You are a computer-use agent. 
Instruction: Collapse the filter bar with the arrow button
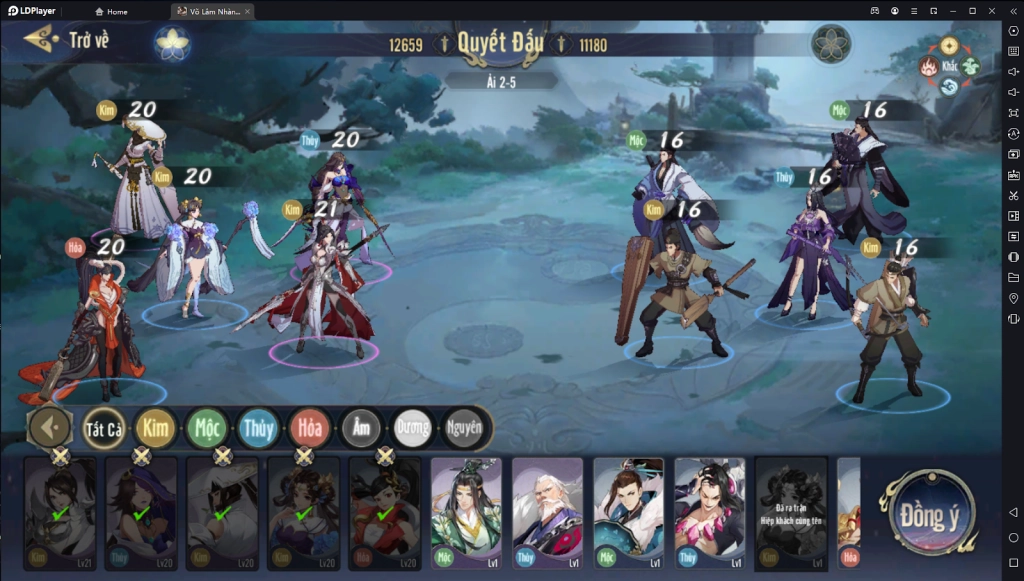point(50,428)
